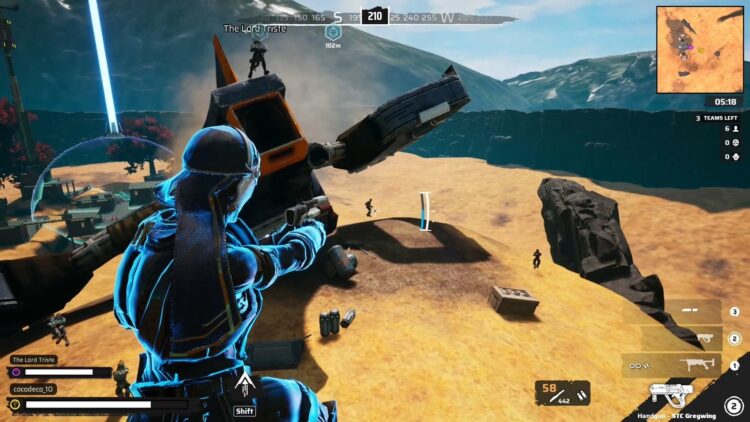Open the minimap in the corner
750x422 pixels.
(x=701, y=49)
